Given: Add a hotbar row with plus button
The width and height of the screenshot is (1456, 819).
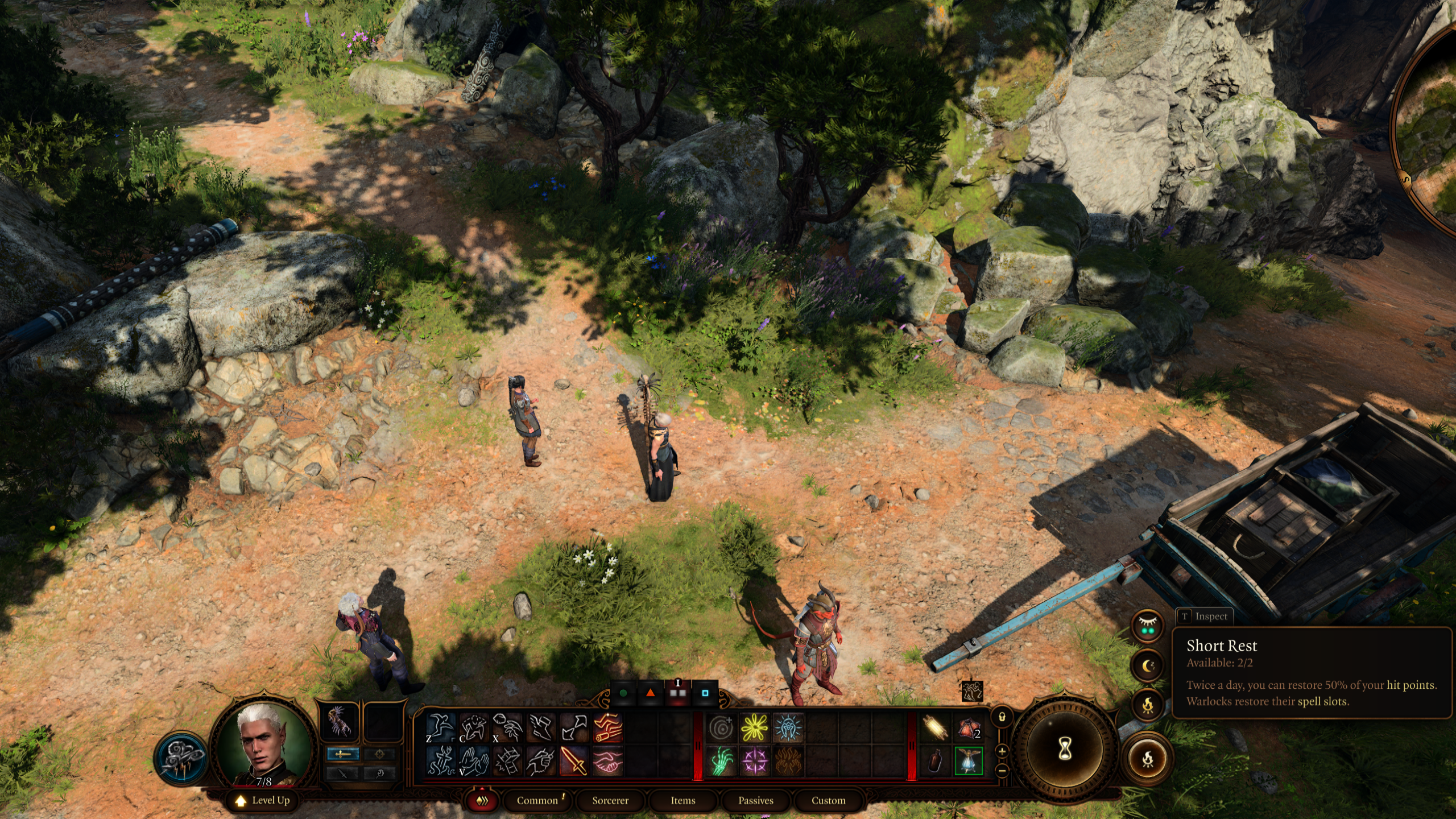Looking at the screenshot, I should (1002, 751).
